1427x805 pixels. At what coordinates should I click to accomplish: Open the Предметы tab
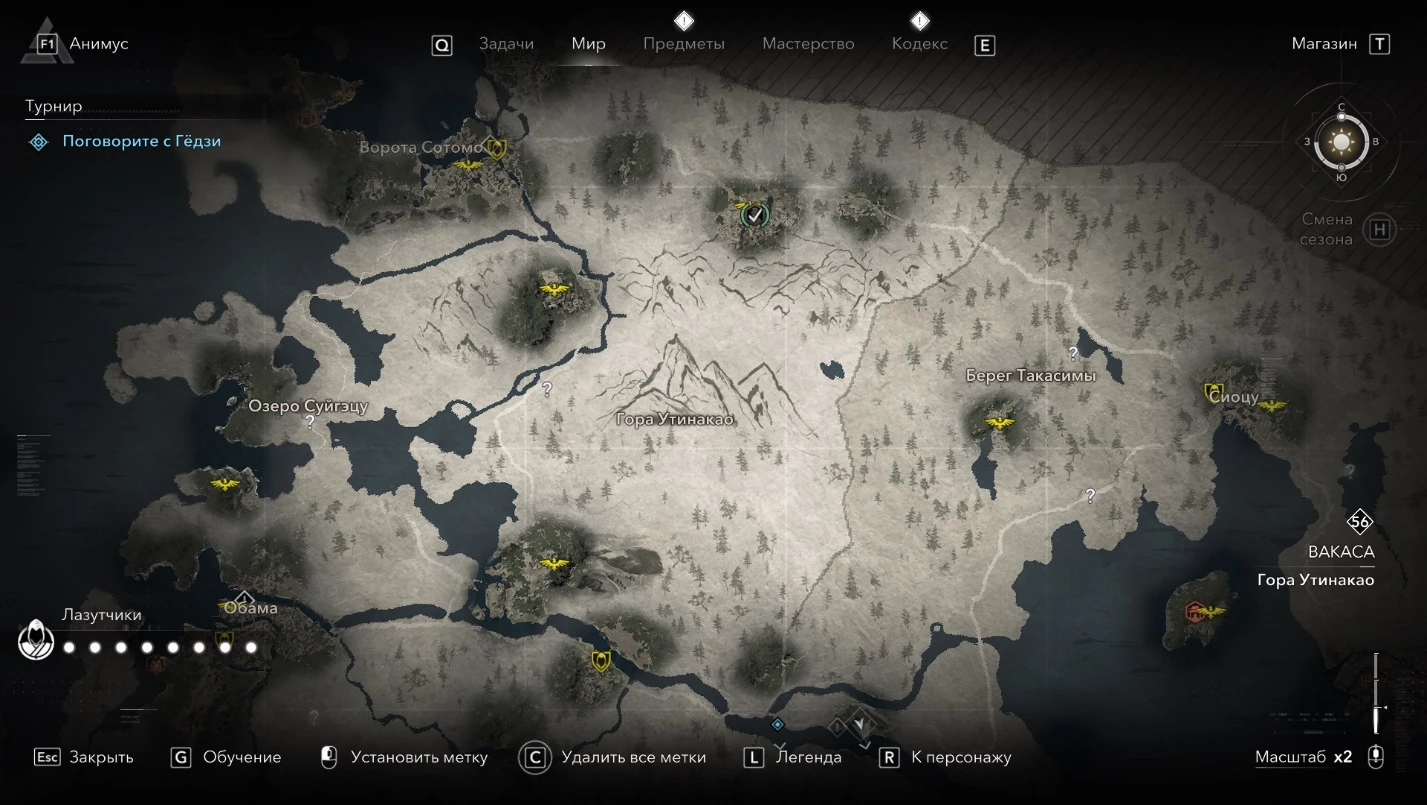[684, 44]
